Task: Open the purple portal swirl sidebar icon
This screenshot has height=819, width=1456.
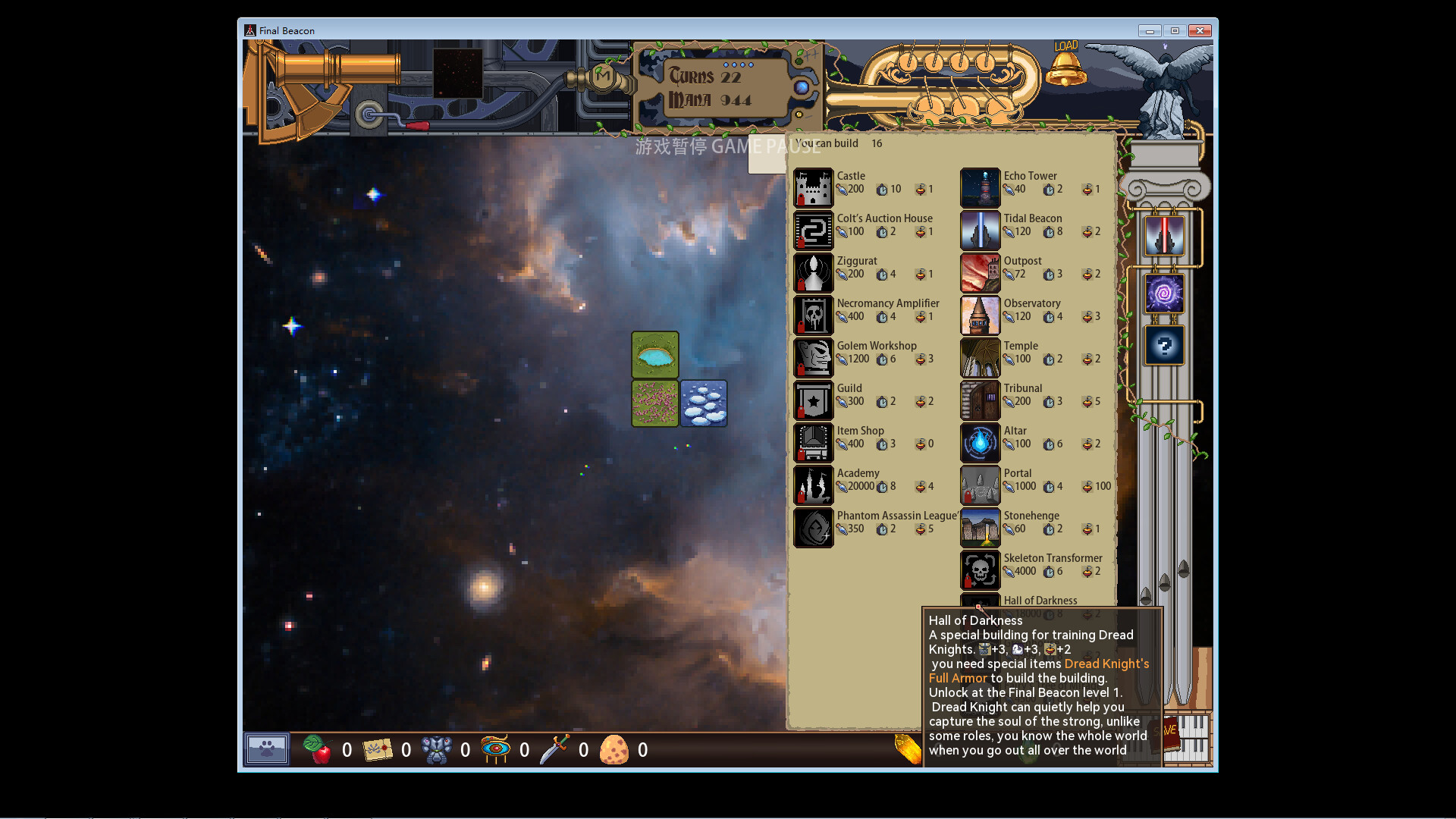Action: click(x=1163, y=292)
